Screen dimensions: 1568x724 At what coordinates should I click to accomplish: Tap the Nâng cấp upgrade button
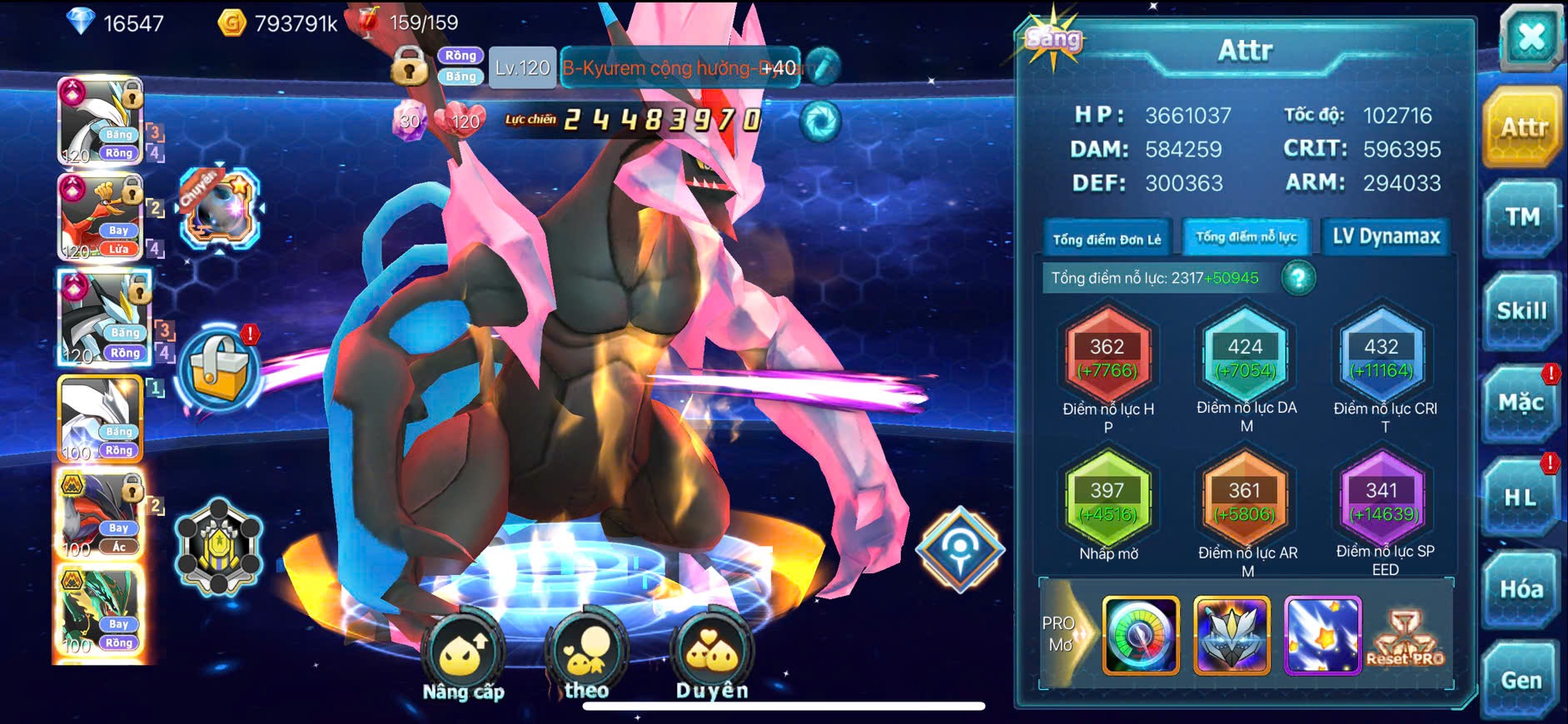pos(463,657)
